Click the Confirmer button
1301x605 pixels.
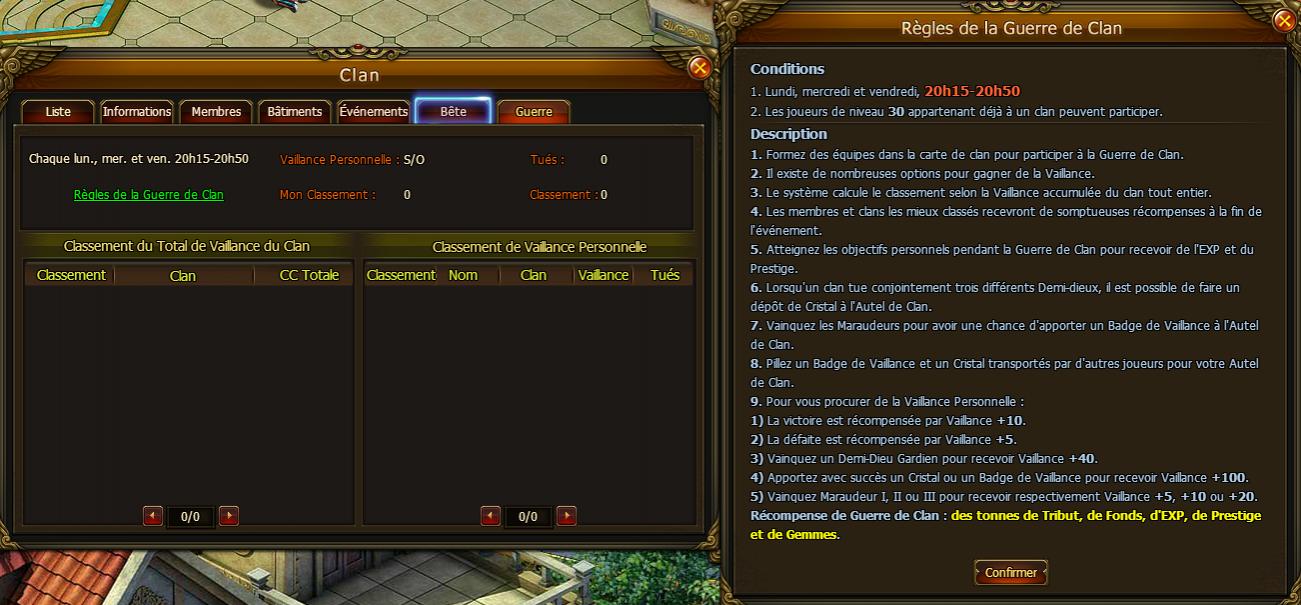1011,573
